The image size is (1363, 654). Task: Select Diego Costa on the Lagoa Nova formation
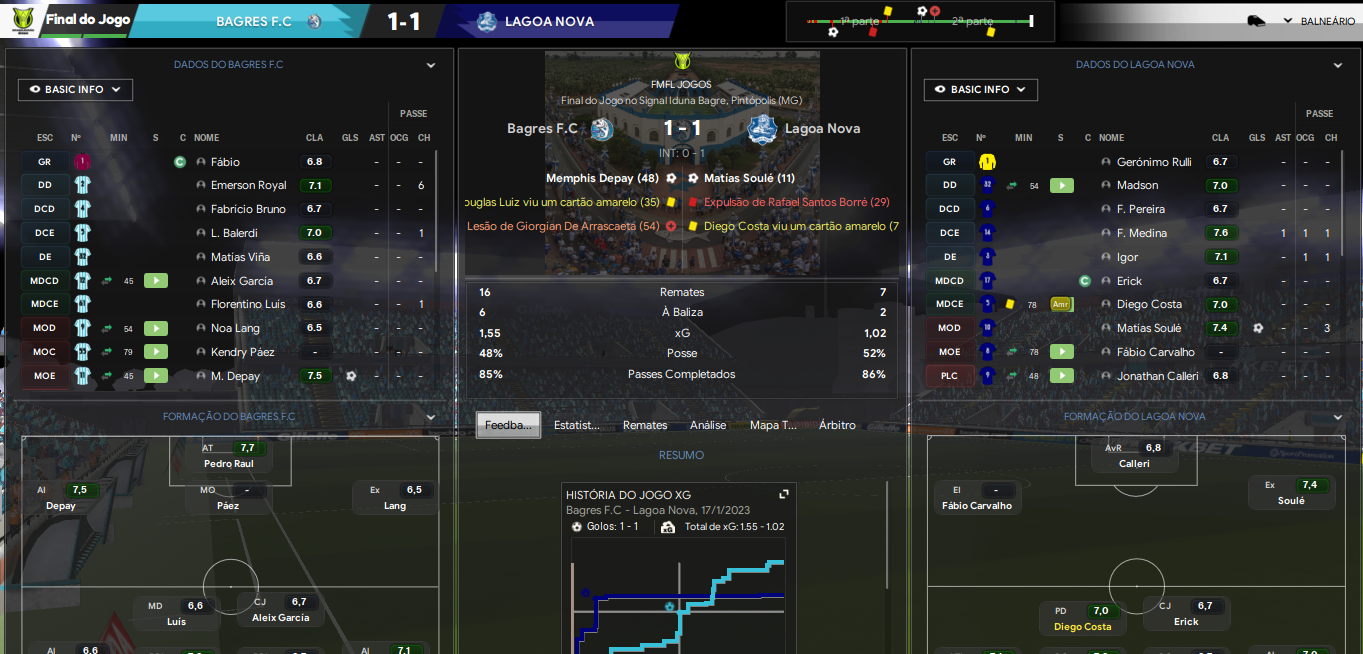1082,627
